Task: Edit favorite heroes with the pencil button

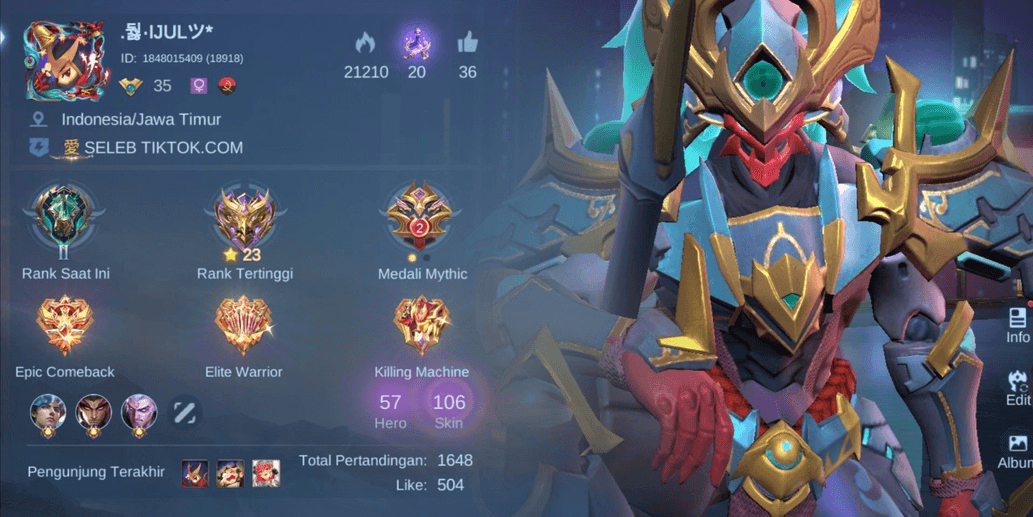Action: [185, 412]
